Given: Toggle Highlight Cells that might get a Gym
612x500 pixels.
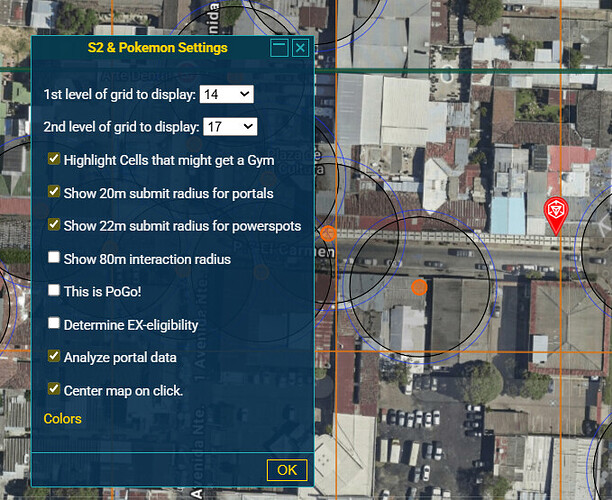Looking at the screenshot, I should tap(54, 159).
